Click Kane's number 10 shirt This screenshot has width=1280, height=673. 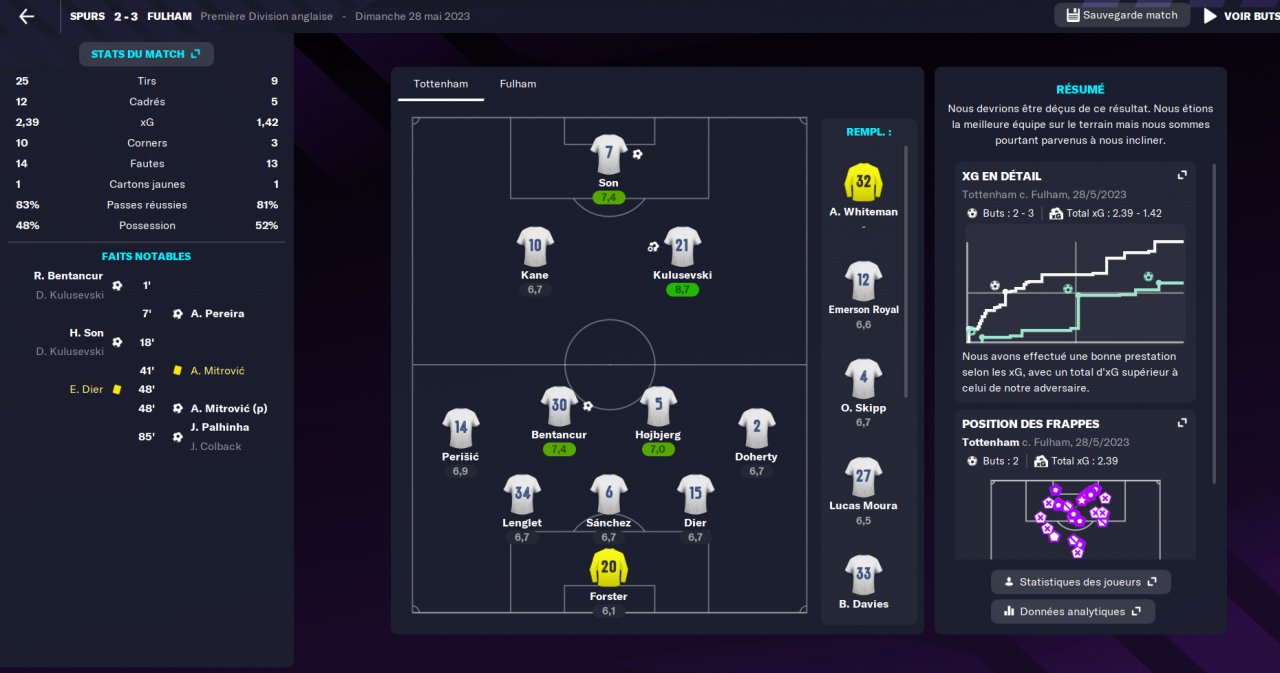tap(535, 246)
